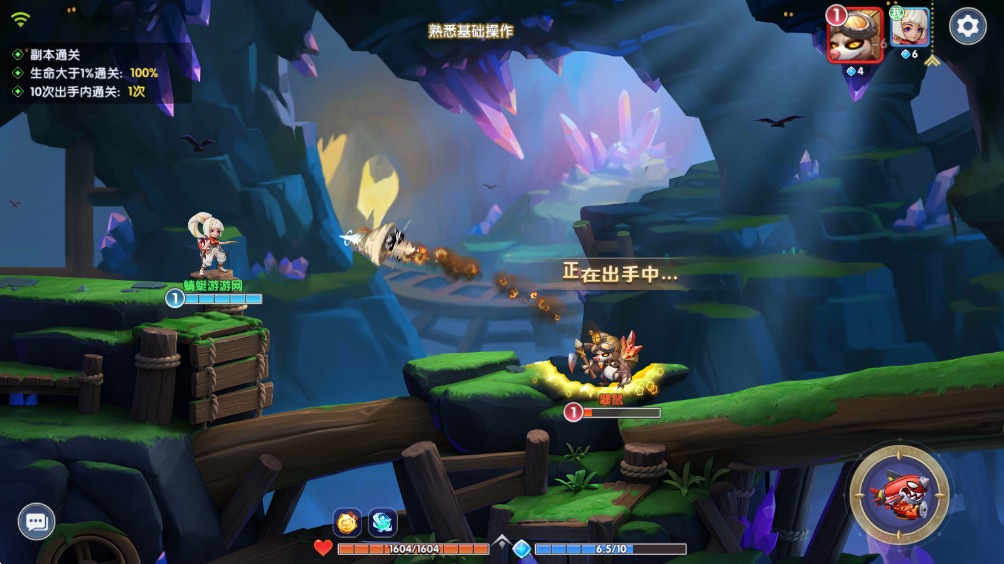This screenshot has height=564, width=1004.
Task: Open the settings gear menu
Action: (967, 27)
